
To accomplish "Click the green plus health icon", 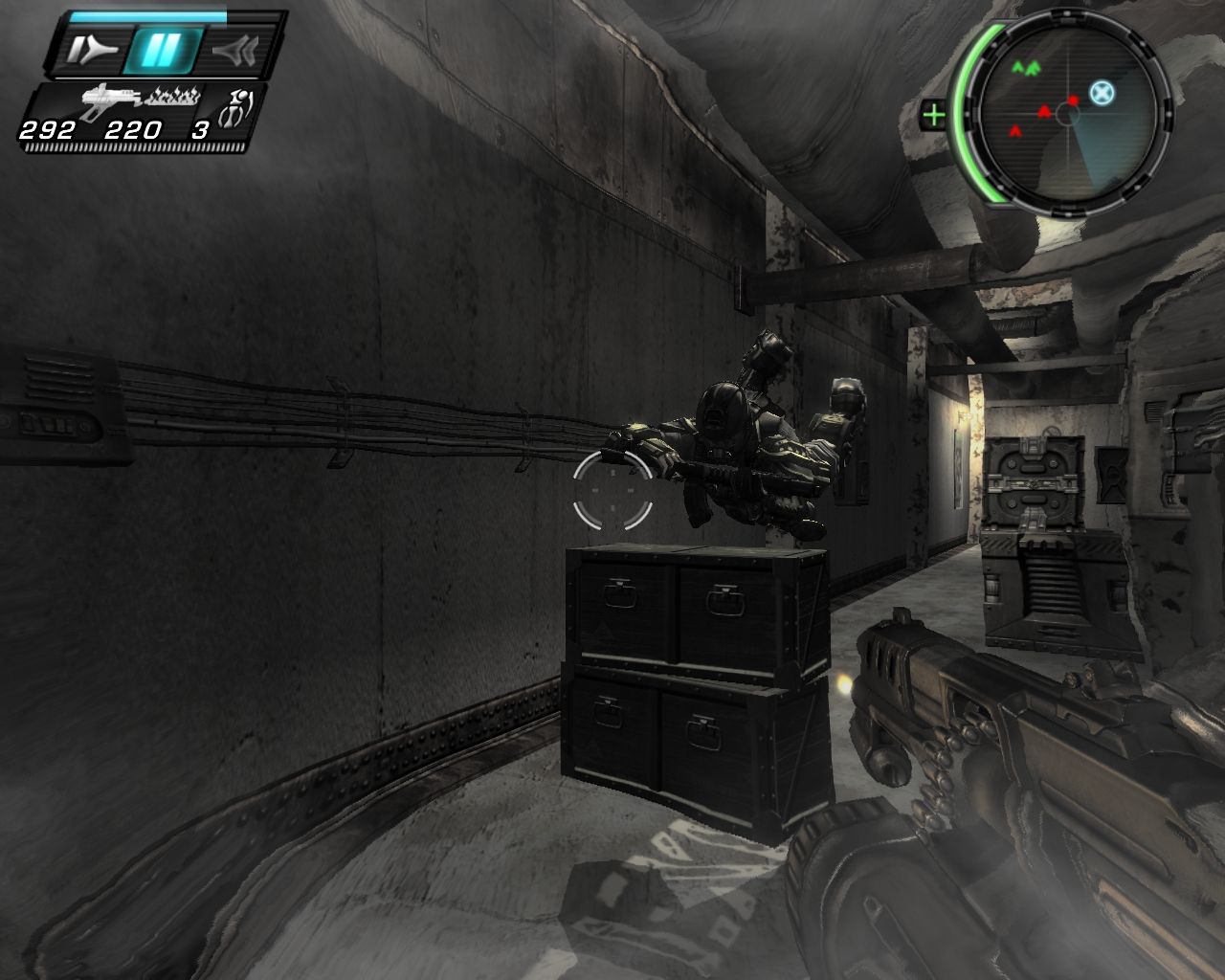I will tap(932, 116).
